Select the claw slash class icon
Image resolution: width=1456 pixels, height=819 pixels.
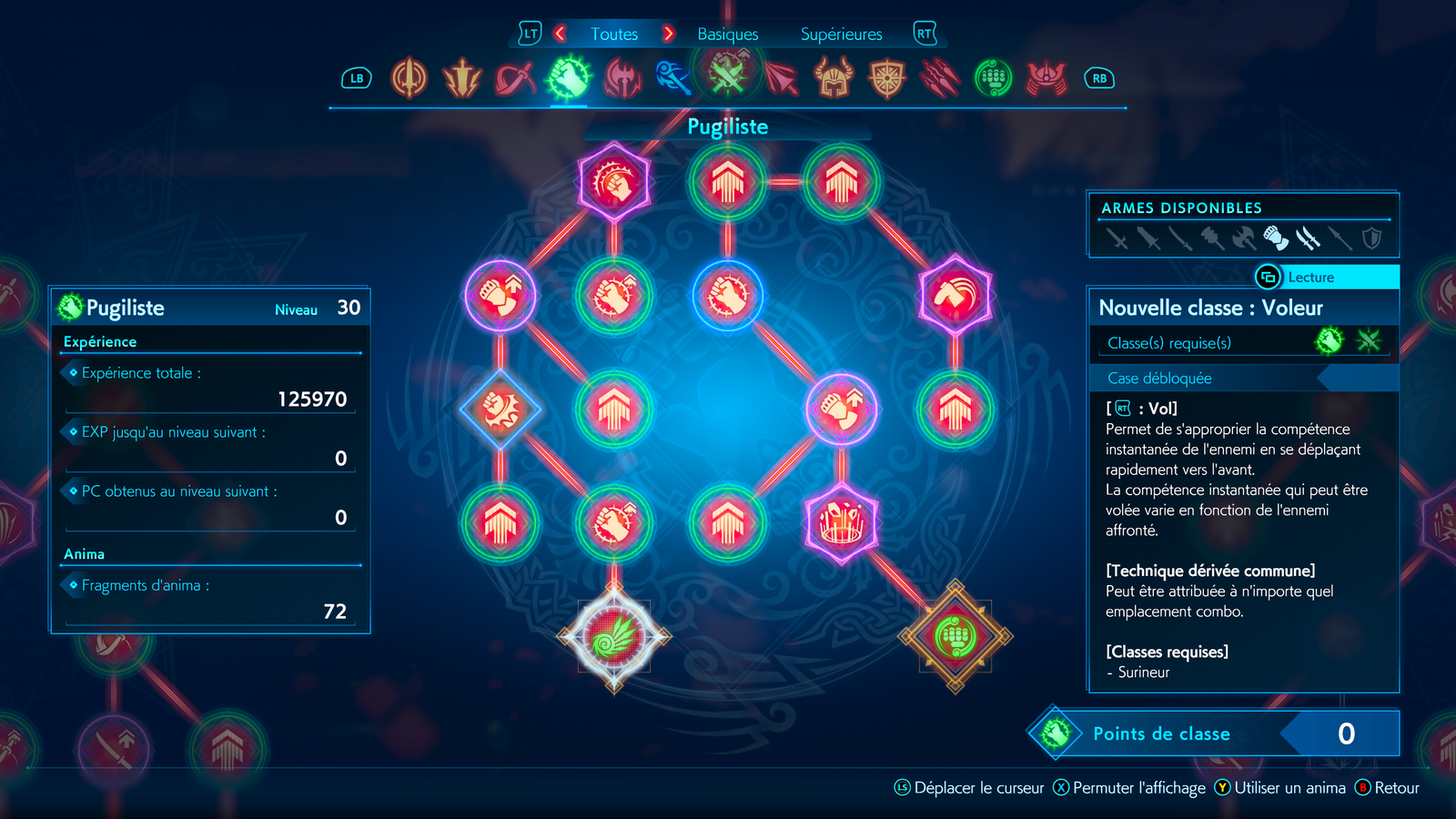coord(940,78)
